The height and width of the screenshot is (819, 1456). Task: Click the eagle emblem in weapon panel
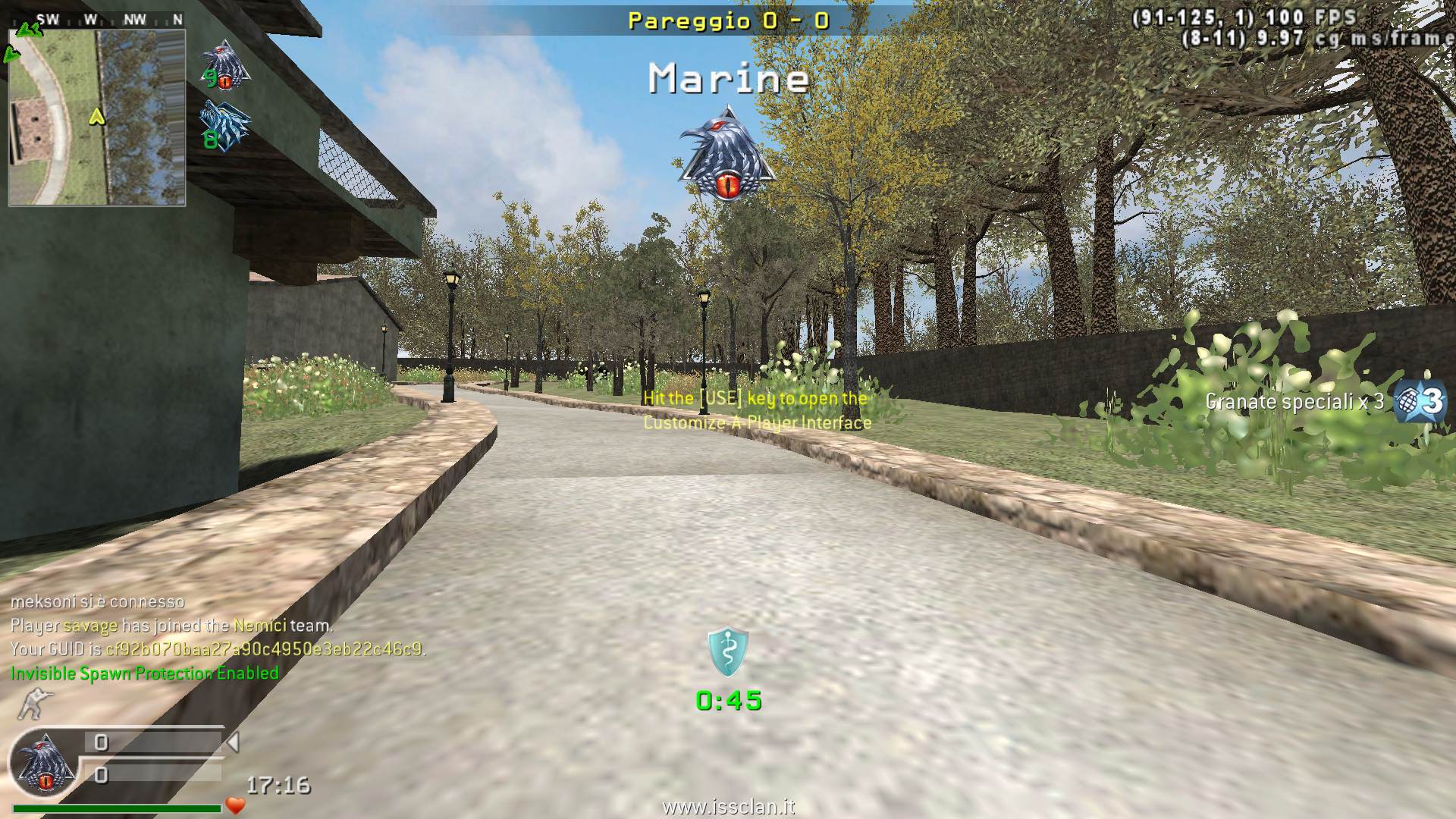(x=45, y=764)
